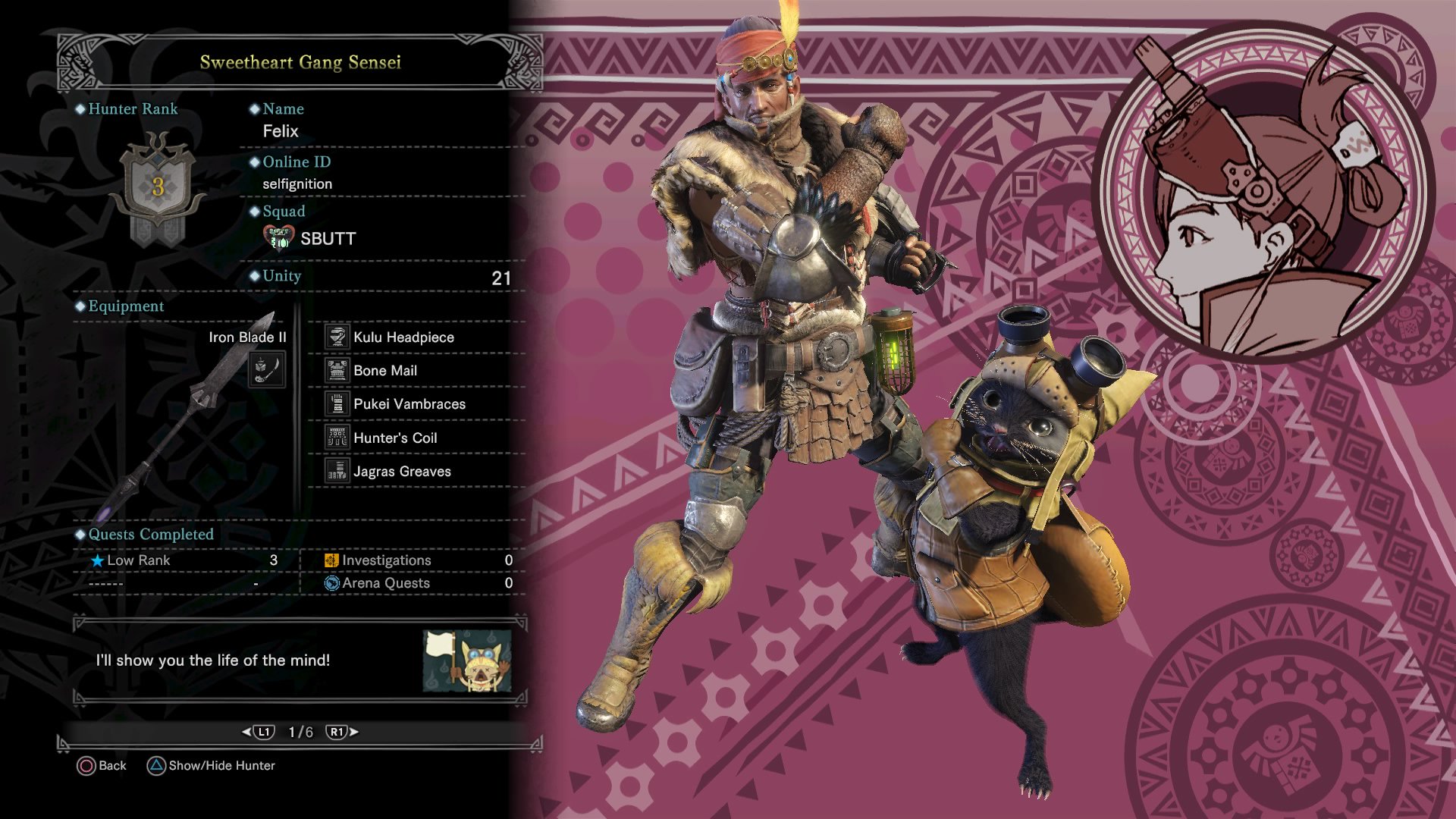Select the Kulu Headpiece equipment row
The width and height of the screenshot is (1456, 819).
pyautogui.click(x=403, y=337)
